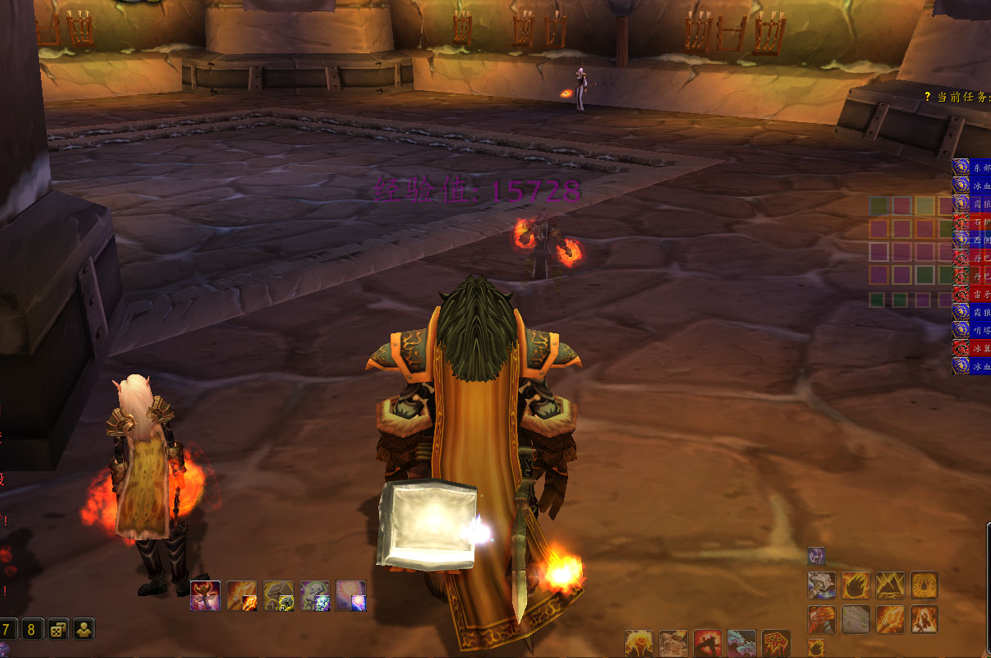Use the glowing golden face ability
The width and height of the screenshot is (991, 658).
click(639, 643)
